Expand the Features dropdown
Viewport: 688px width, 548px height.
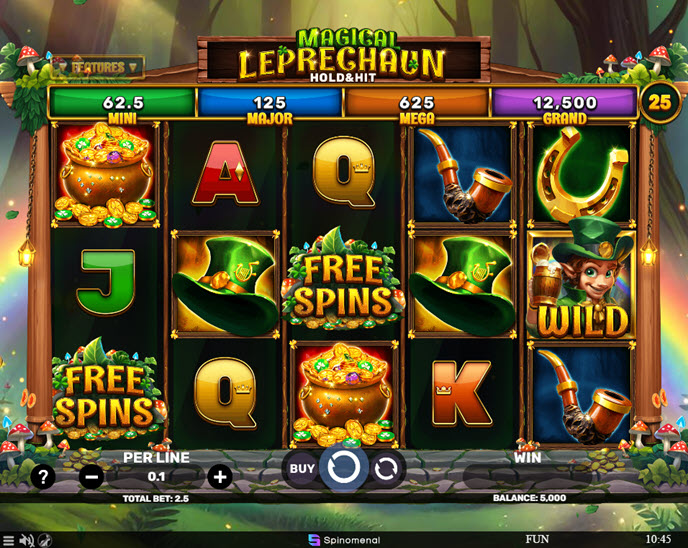click(98, 67)
